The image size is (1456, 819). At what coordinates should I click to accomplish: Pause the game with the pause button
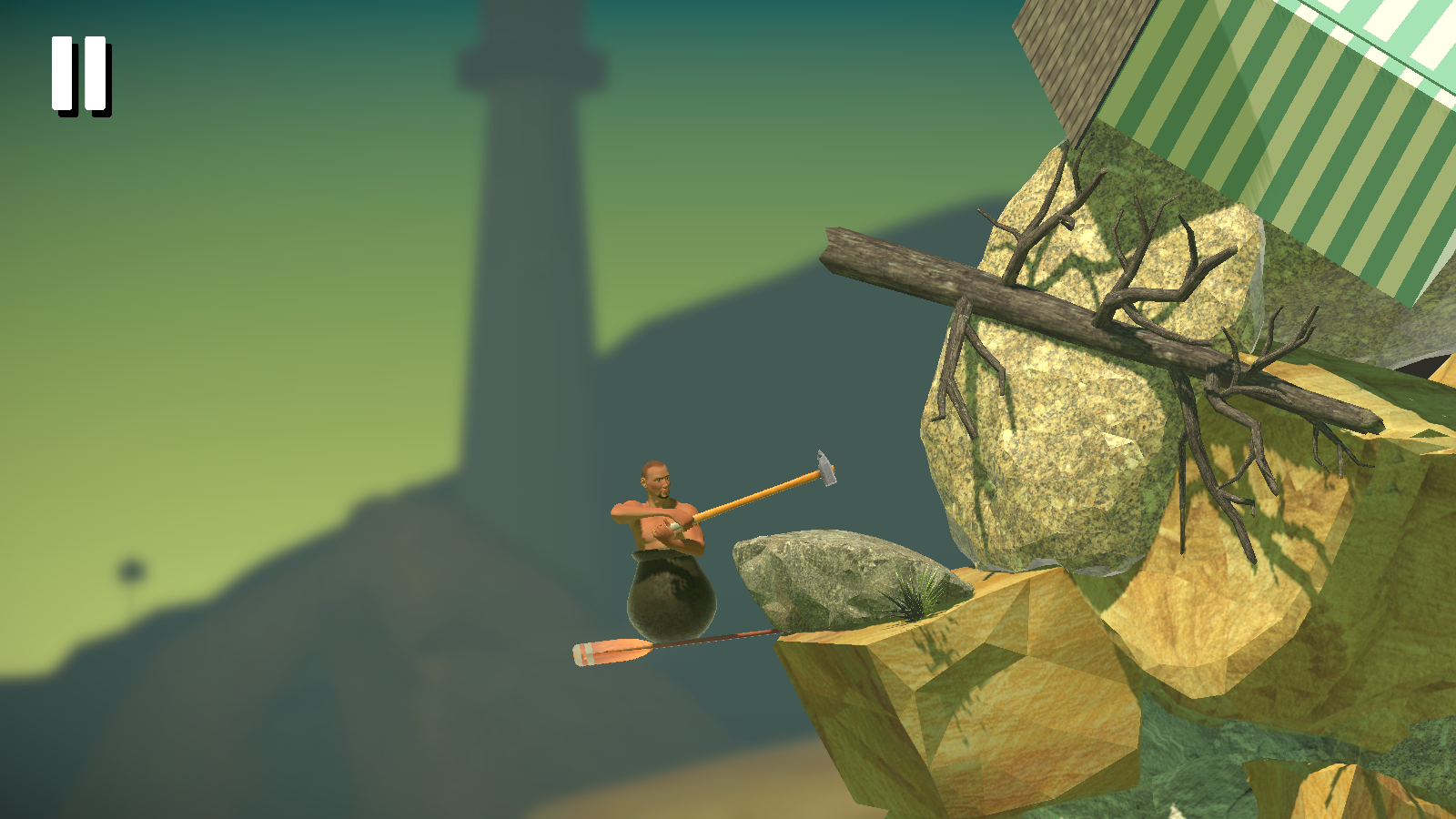point(80,75)
